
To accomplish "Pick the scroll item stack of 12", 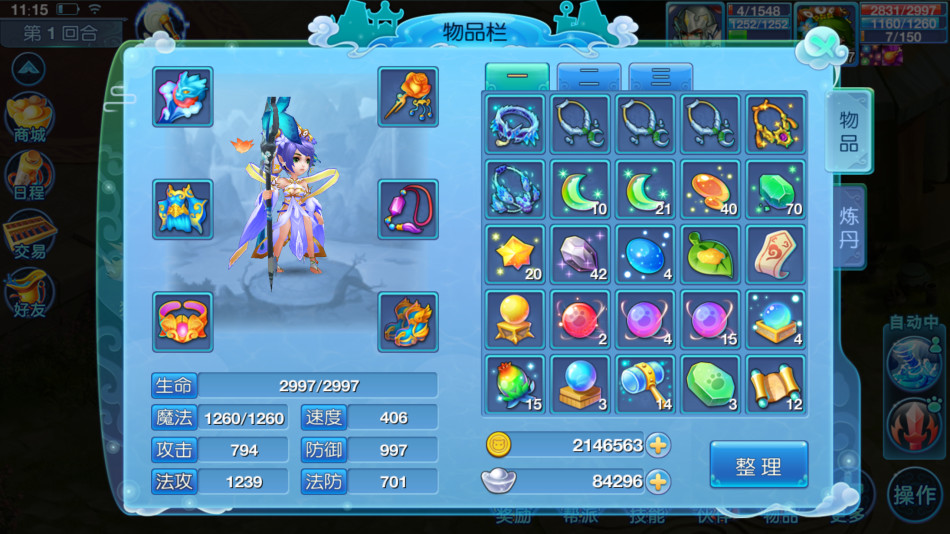I will 775,384.
